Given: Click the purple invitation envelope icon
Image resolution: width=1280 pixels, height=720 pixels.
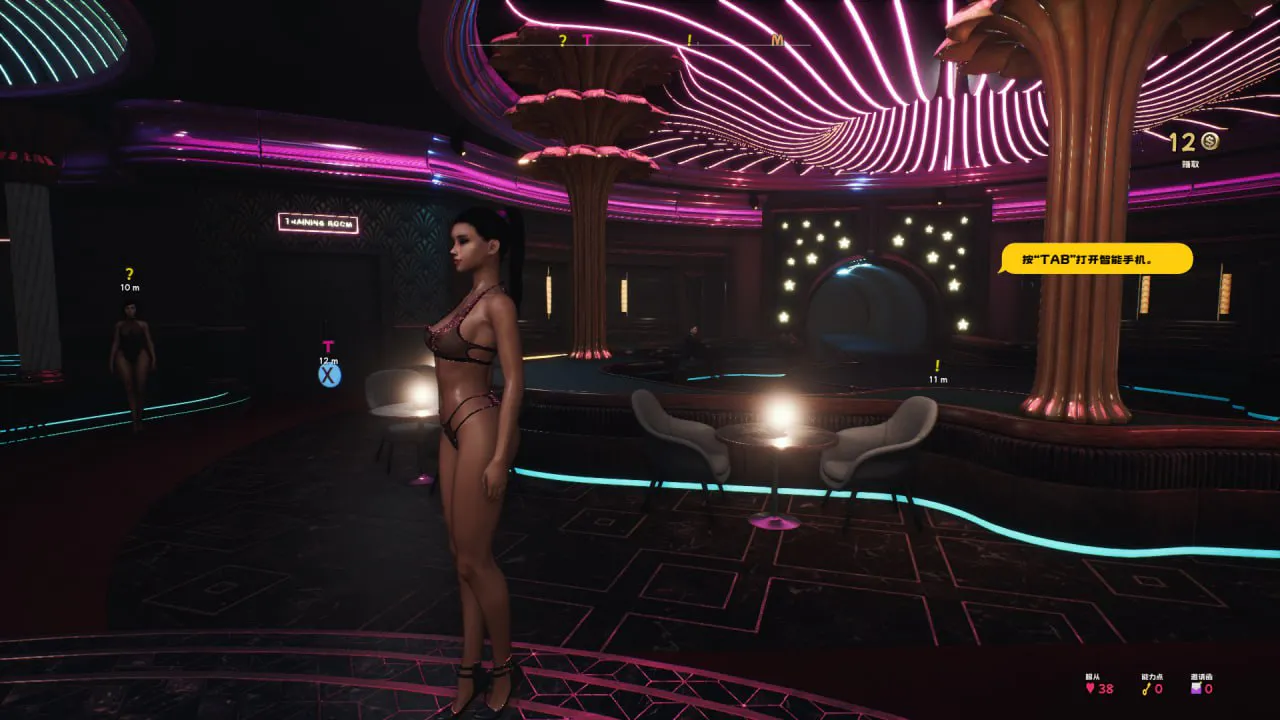Looking at the screenshot, I should [1195, 688].
